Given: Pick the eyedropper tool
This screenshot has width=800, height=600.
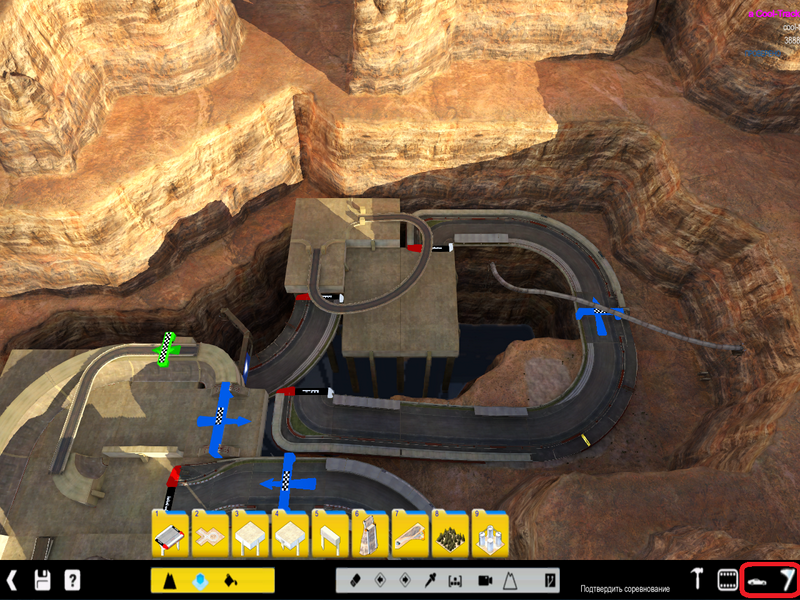Looking at the screenshot, I should pyautogui.click(x=431, y=580).
